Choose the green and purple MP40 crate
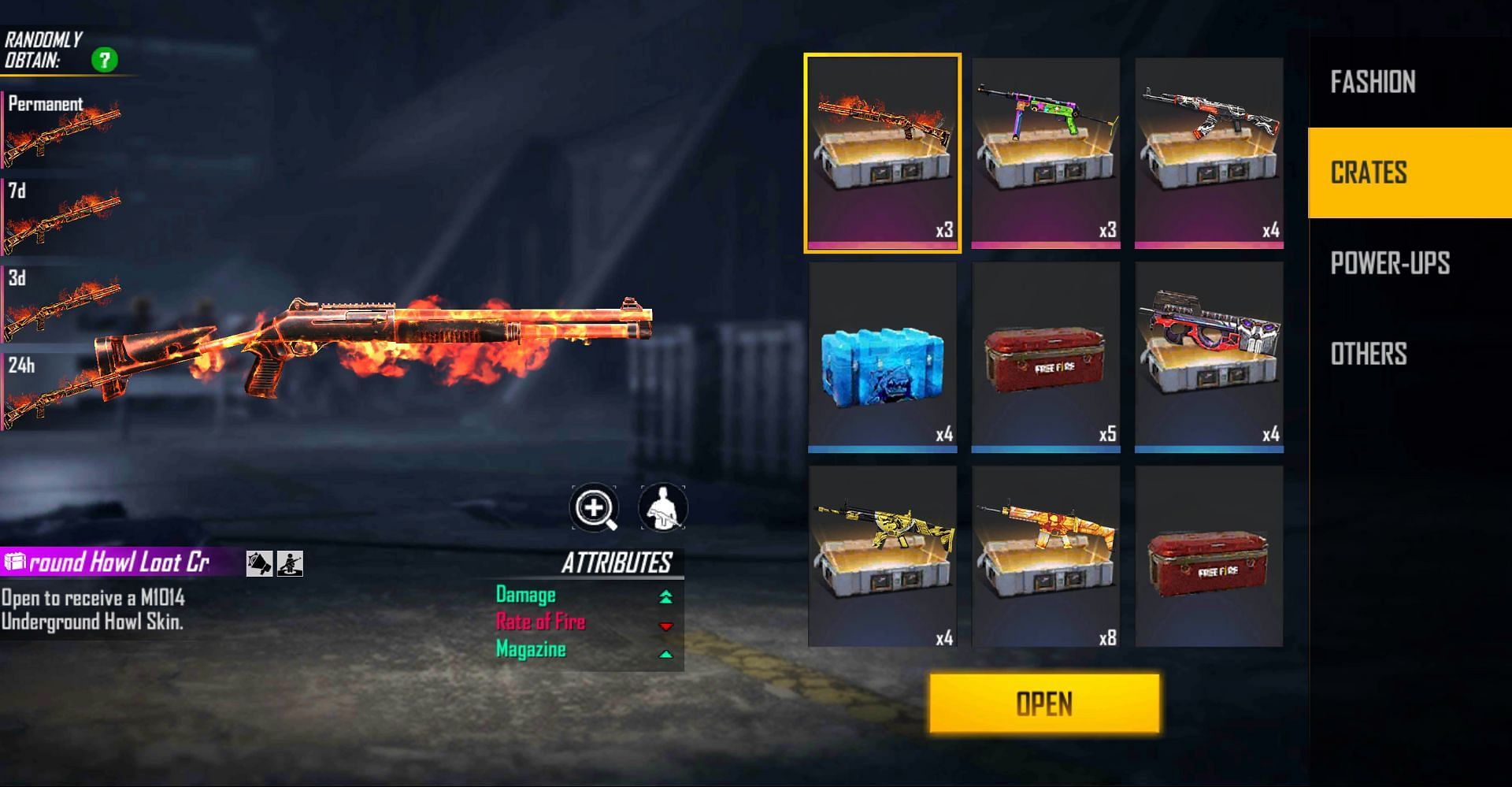The width and height of the screenshot is (1512, 787). click(1046, 153)
